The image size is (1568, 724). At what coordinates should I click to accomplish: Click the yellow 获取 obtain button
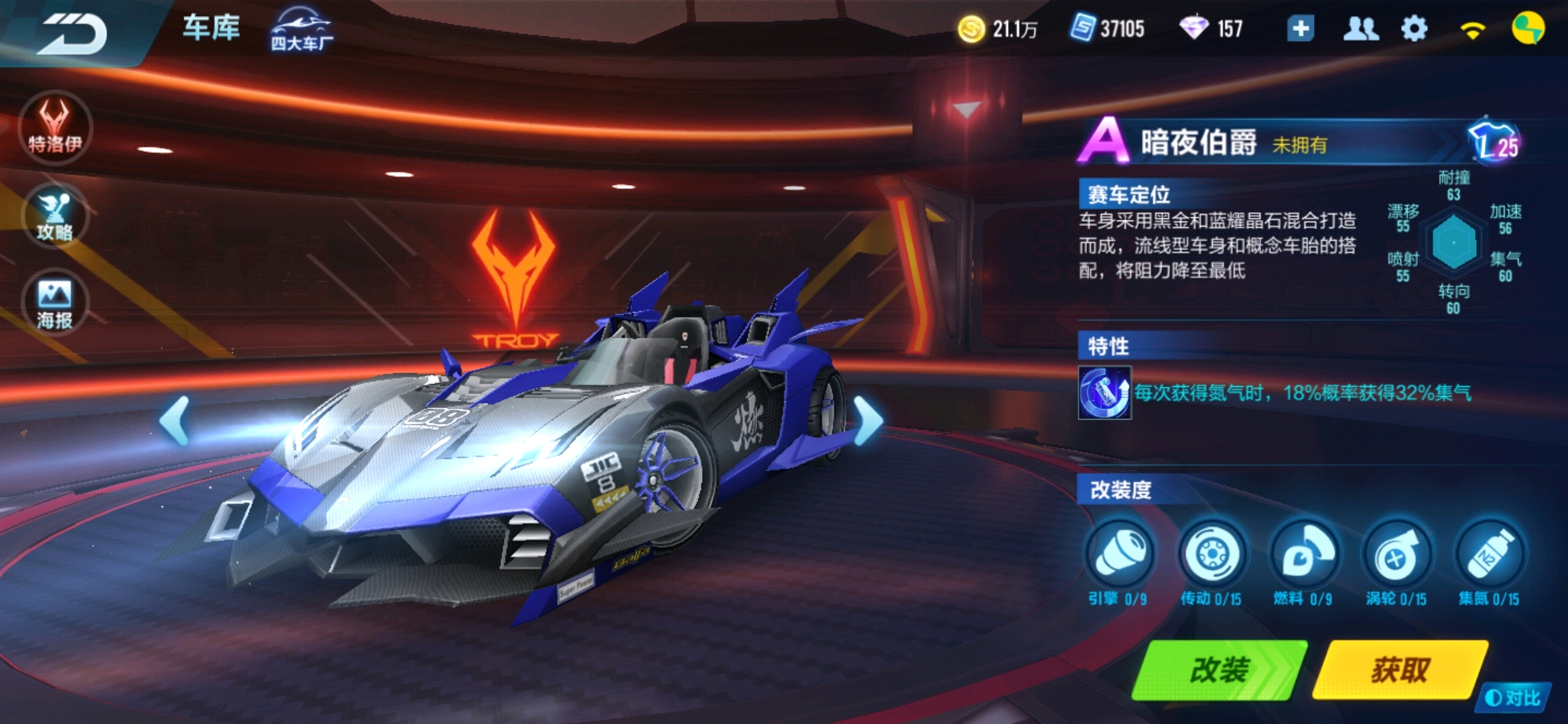click(x=1400, y=670)
